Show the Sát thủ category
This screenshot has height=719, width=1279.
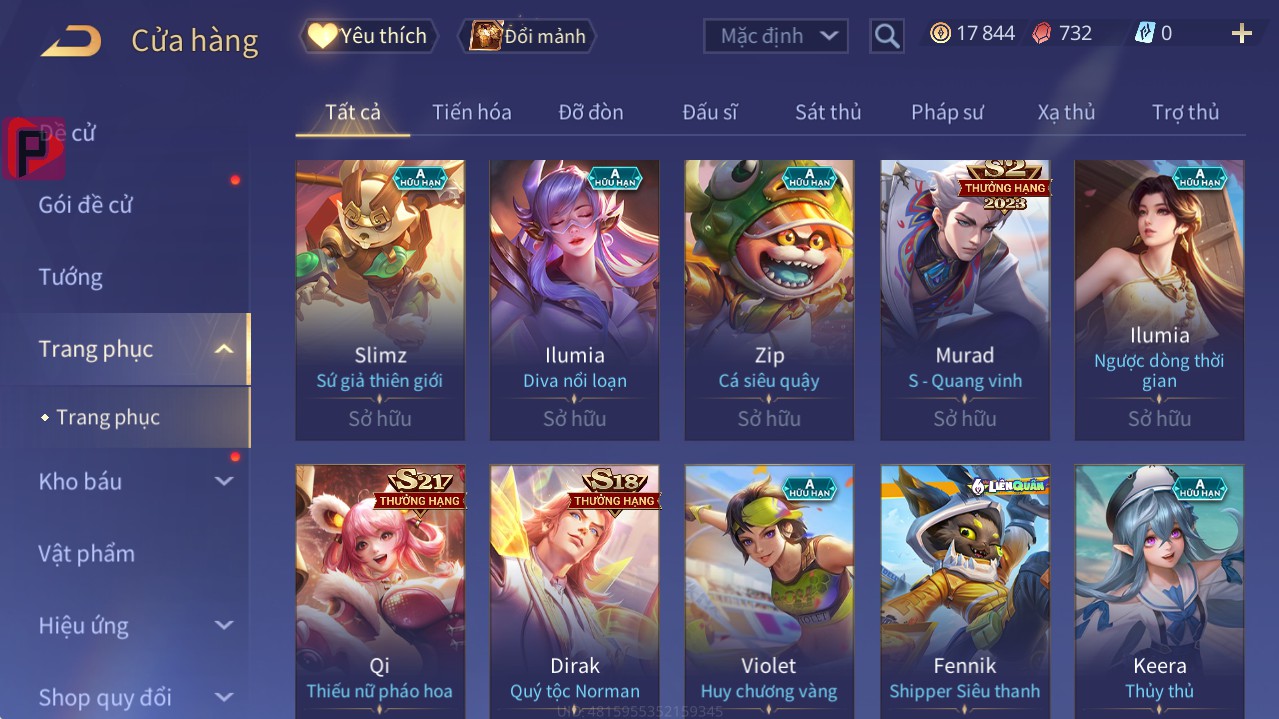coord(827,112)
